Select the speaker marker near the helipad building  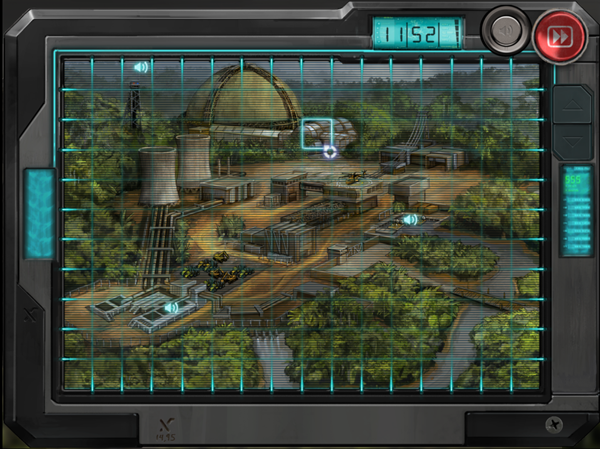point(409,219)
